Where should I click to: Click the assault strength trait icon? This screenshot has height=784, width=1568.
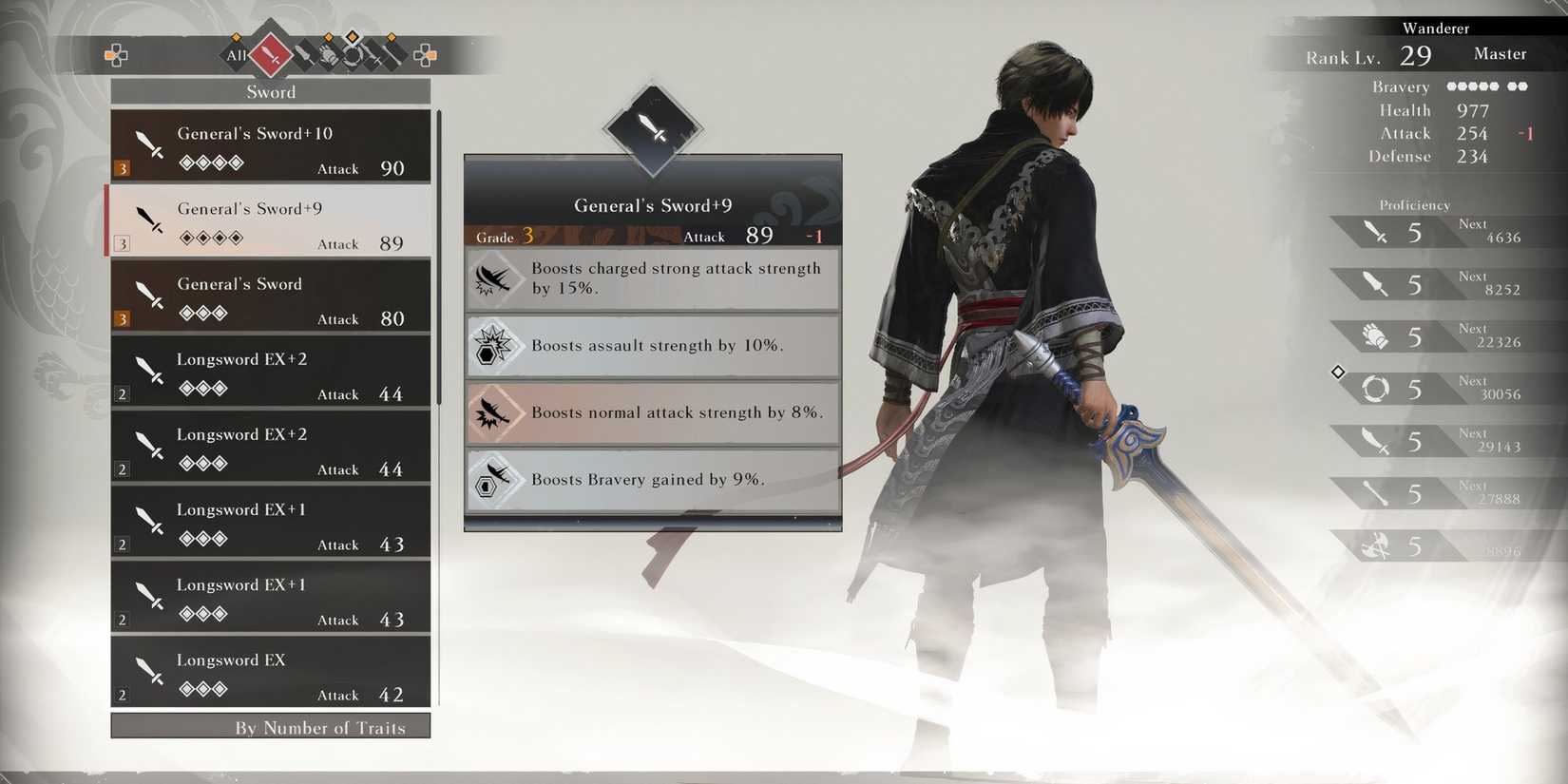point(495,346)
